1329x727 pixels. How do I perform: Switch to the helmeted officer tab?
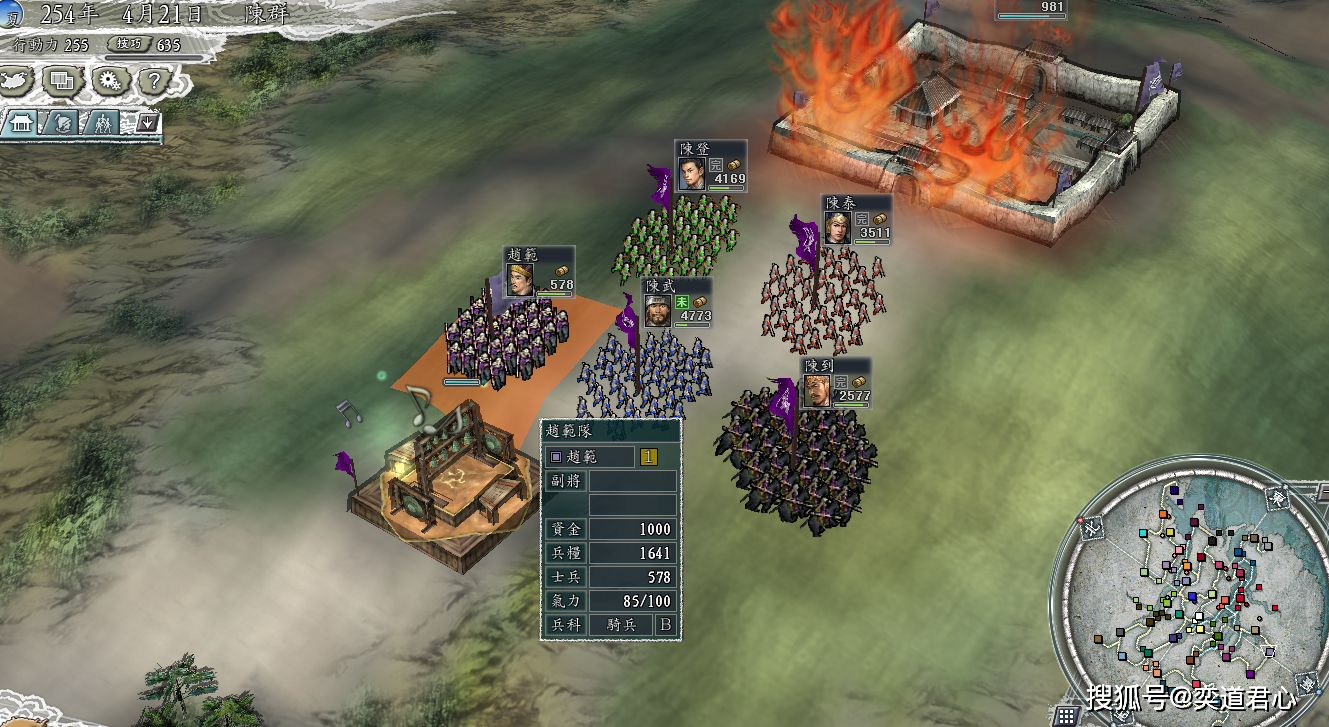point(60,123)
